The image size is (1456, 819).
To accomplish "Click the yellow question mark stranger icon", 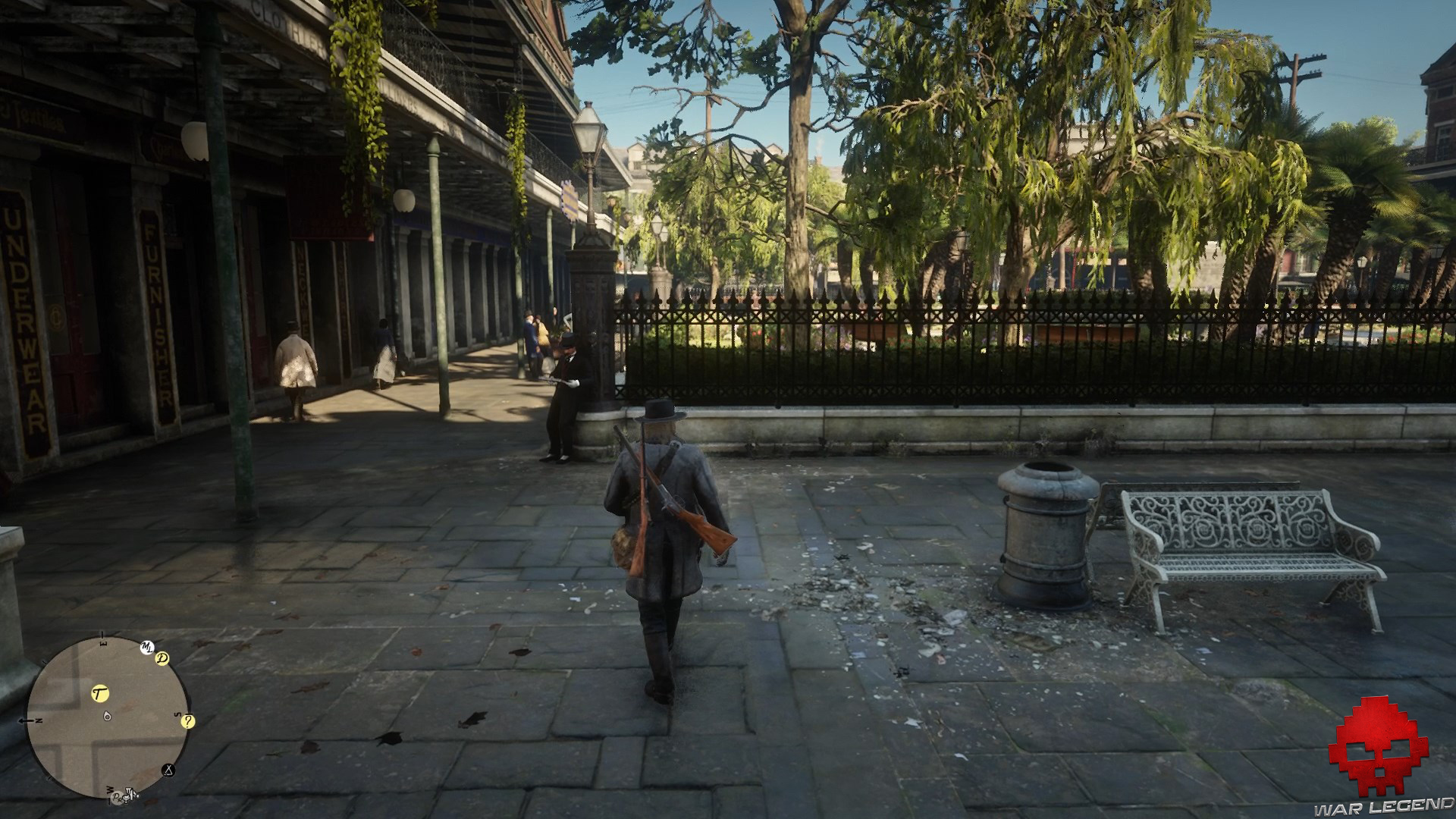I will pos(188,722).
